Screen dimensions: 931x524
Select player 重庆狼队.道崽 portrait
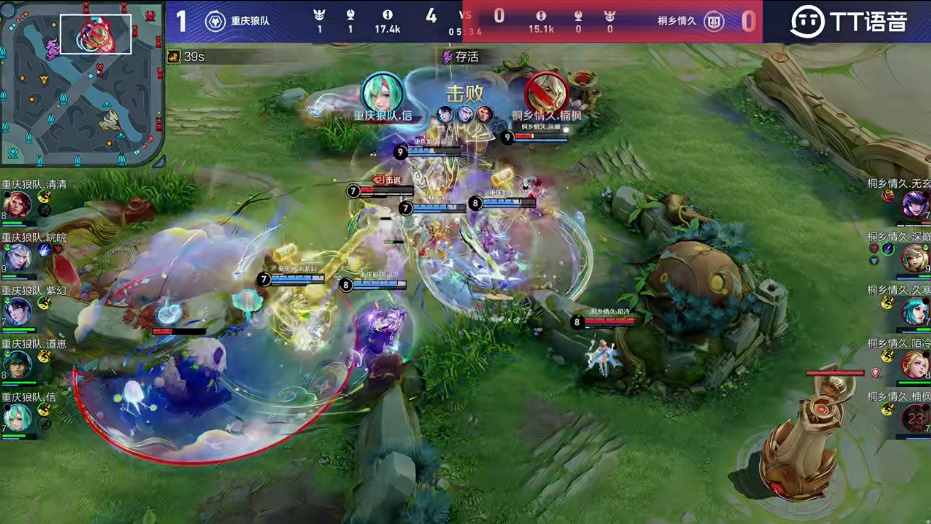(16, 364)
